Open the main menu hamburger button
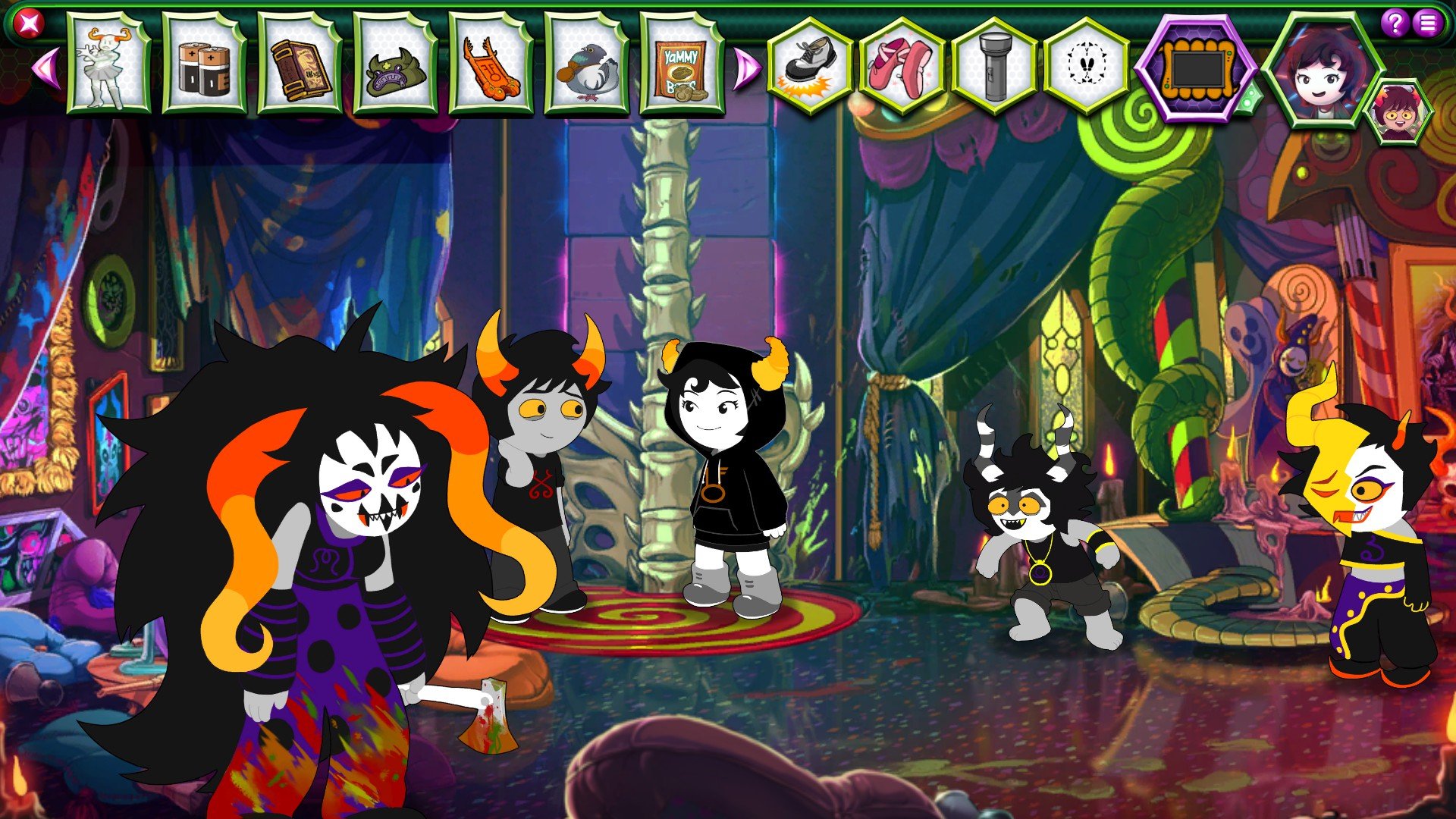The image size is (1456, 819). tap(1428, 23)
